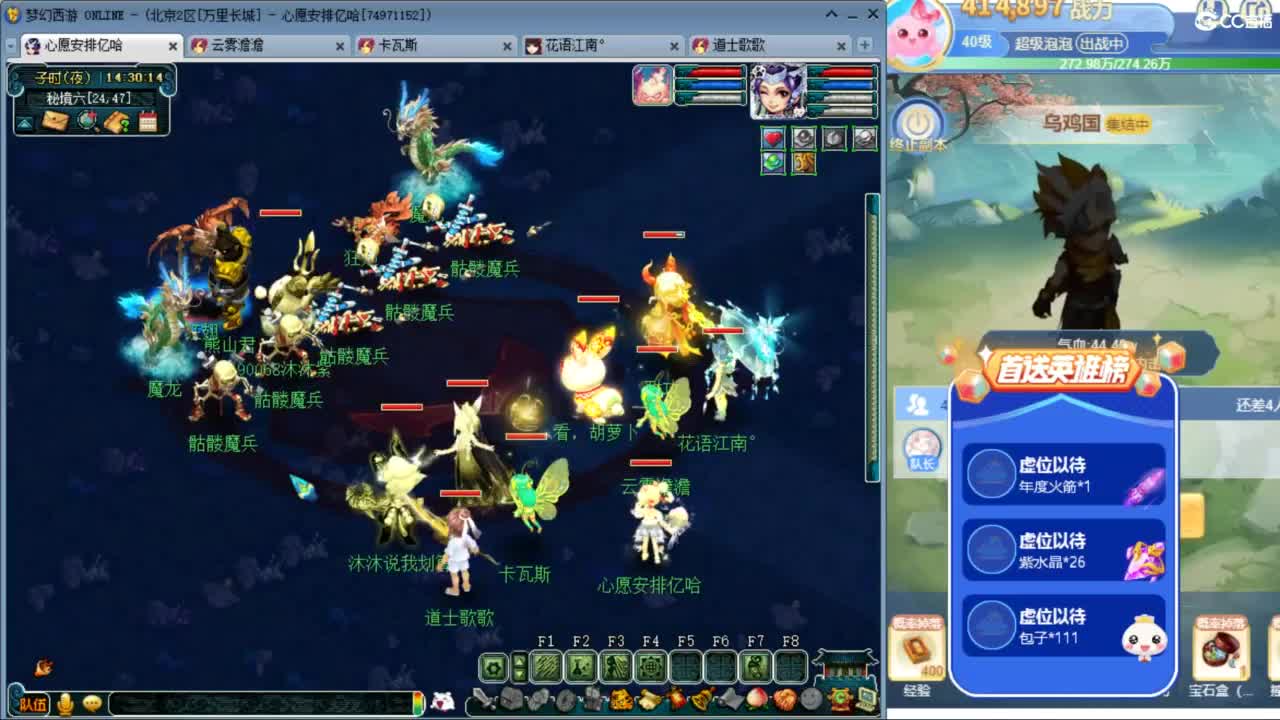Screen dimensions: 1280x720
Task: Click the heart buff icon under the character portrait
Action: tap(771, 137)
